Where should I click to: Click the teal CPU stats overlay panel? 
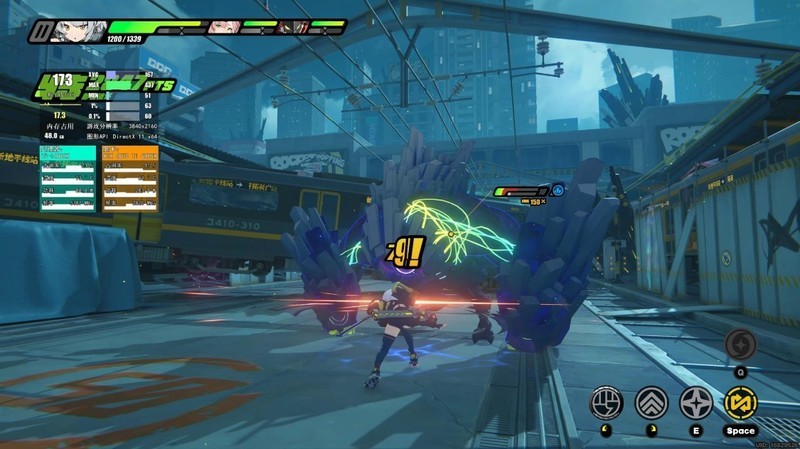pos(68,178)
